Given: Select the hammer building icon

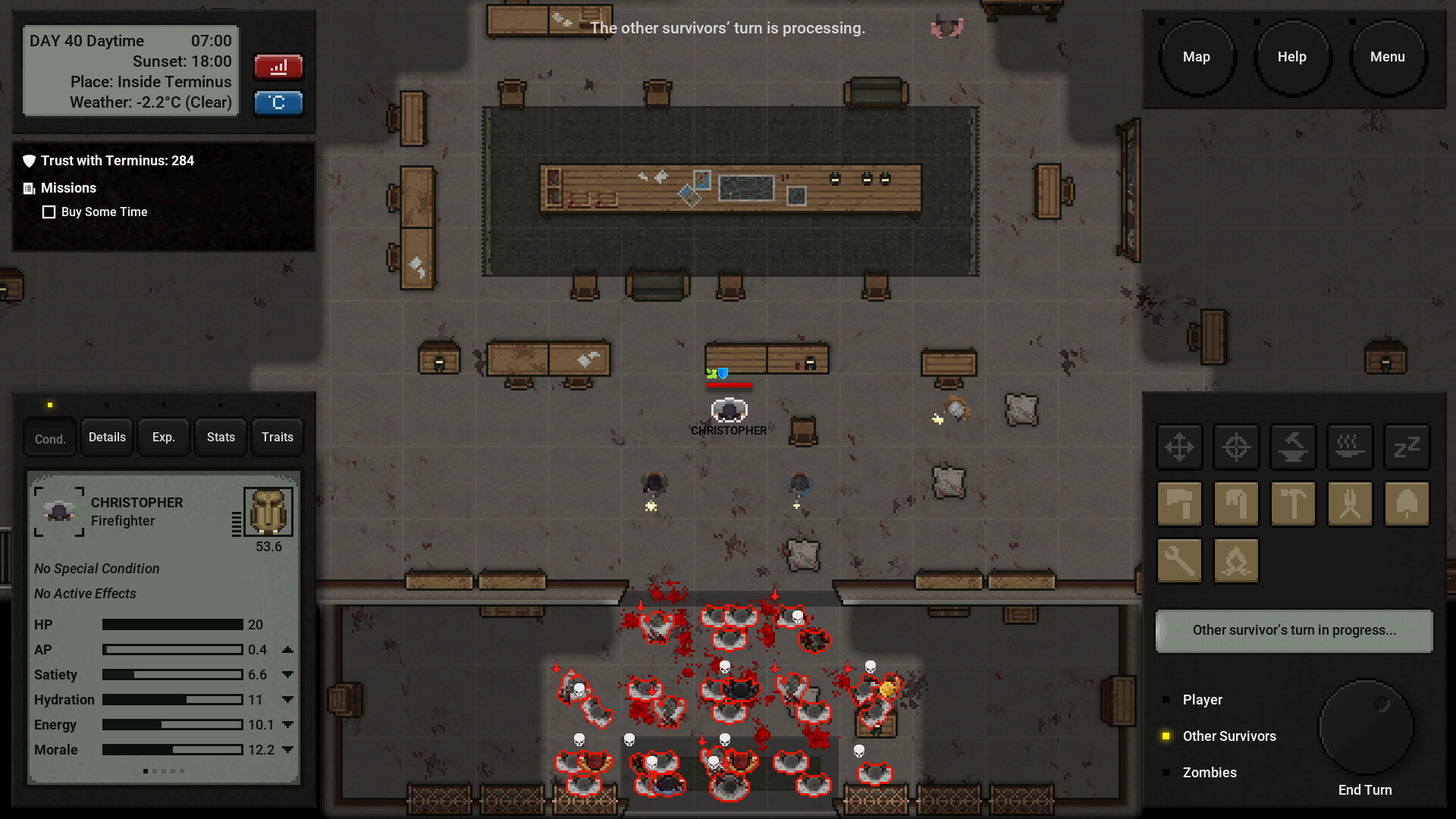Looking at the screenshot, I should click(1293, 504).
